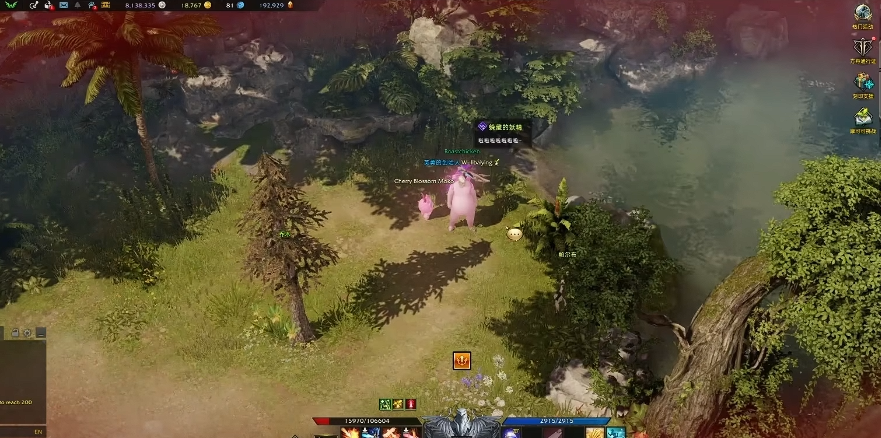This screenshot has height=438, width=881.
Task: Click the orange crown emblem icon
Action: (x=462, y=360)
